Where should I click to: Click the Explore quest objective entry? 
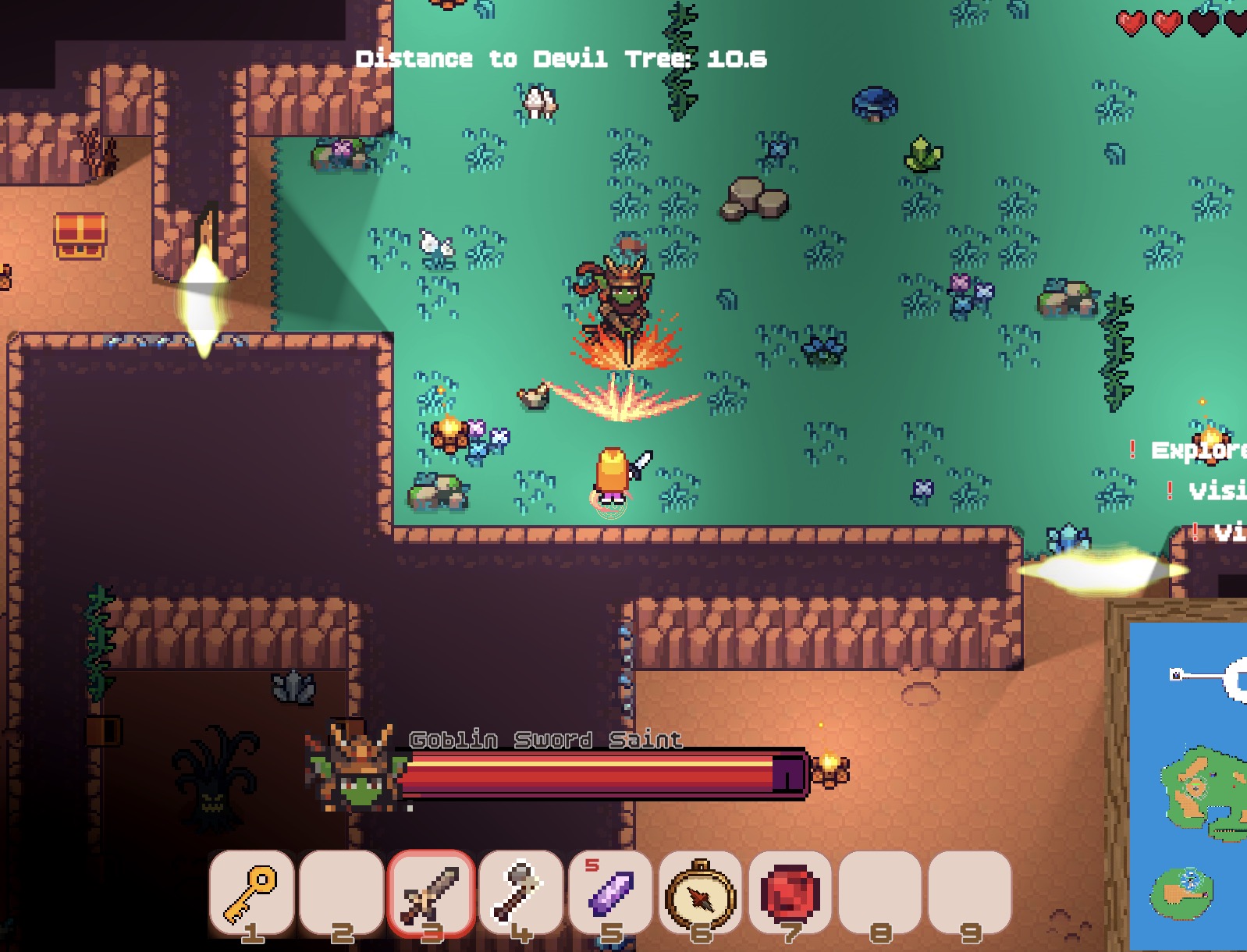coord(1195,450)
